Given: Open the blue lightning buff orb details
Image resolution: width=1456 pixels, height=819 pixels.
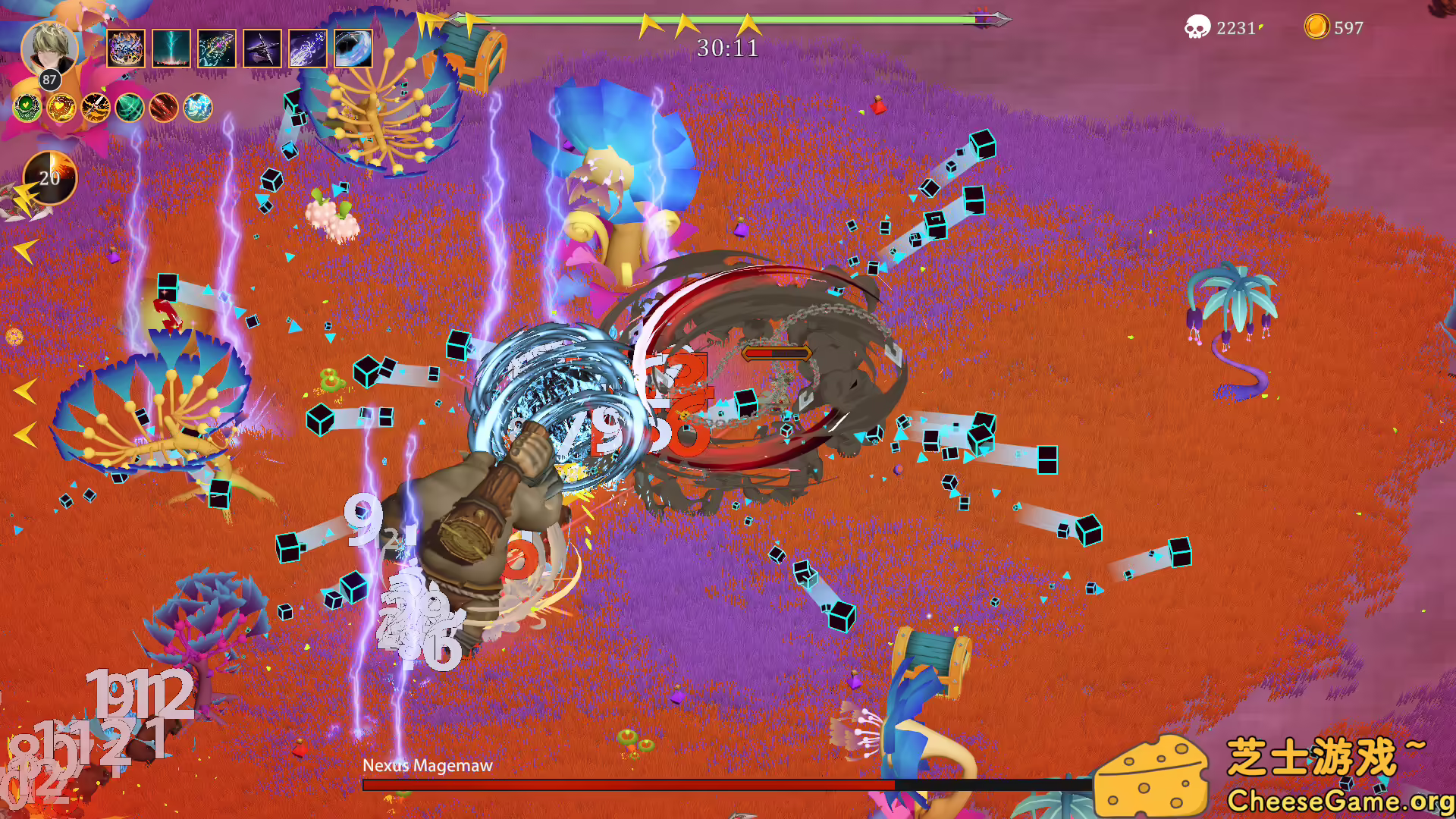Looking at the screenshot, I should pyautogui.click(x=197, y=108).
